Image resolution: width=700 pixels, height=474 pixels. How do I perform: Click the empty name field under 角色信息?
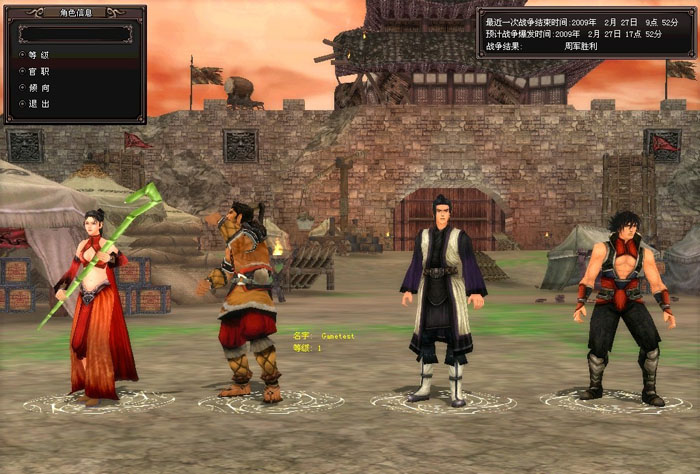point(74,33)
